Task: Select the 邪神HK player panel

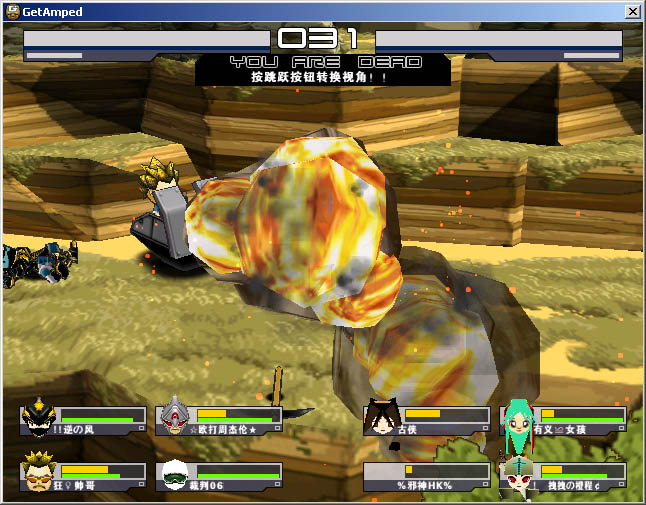Action: [427, 475]
